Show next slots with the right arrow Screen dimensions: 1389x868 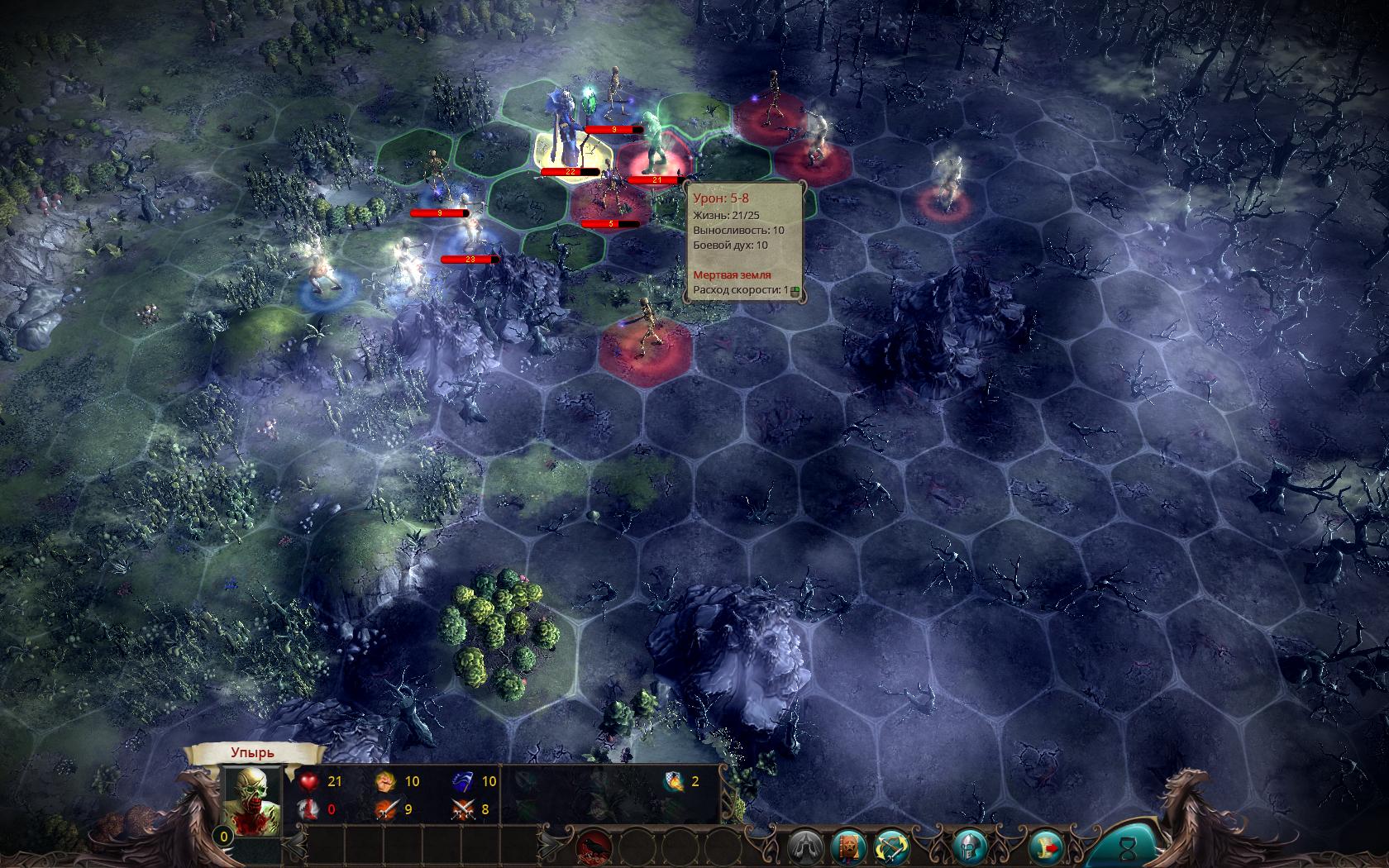point(551,845)
